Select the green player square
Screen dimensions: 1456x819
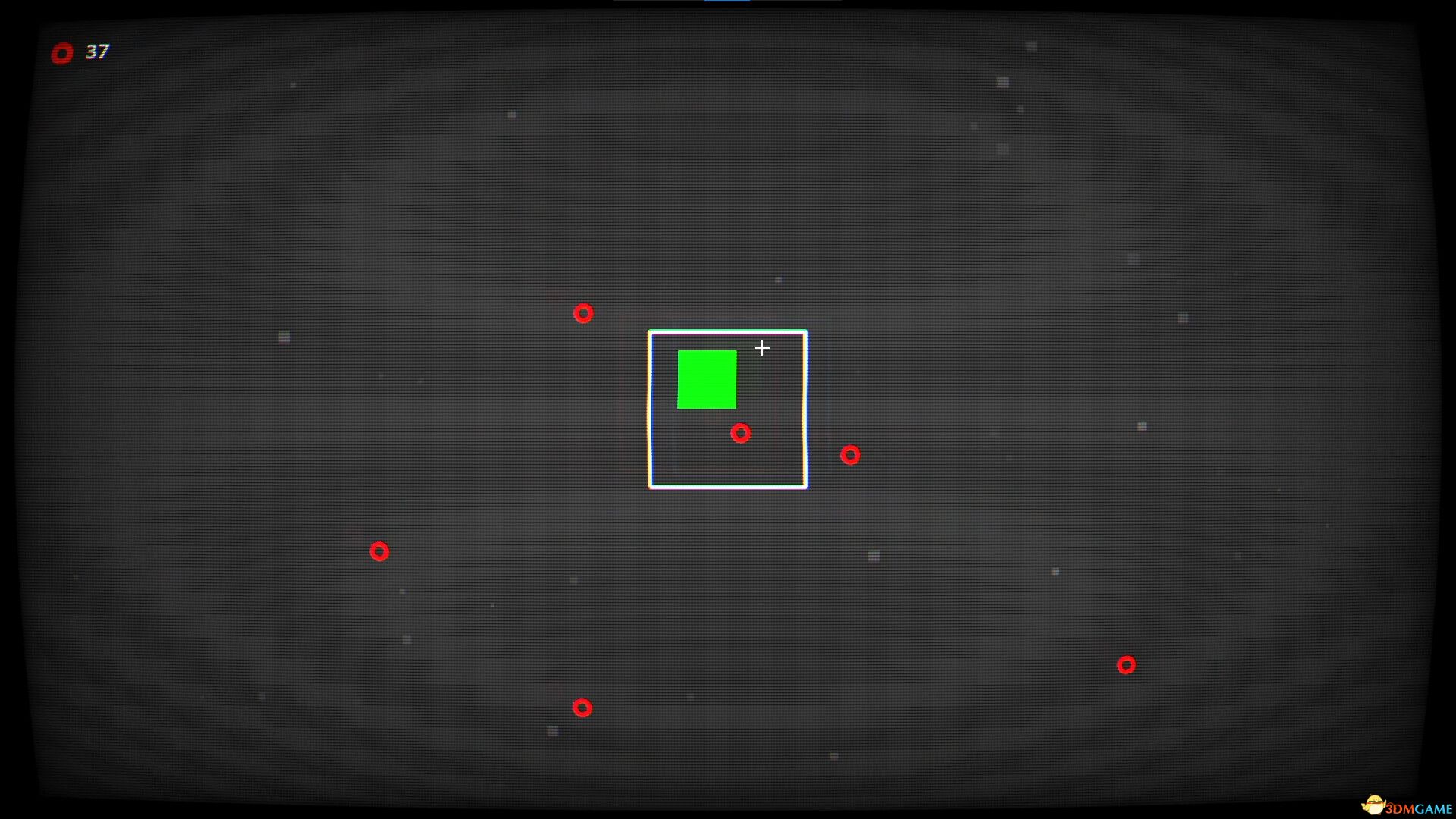[706, 378]
